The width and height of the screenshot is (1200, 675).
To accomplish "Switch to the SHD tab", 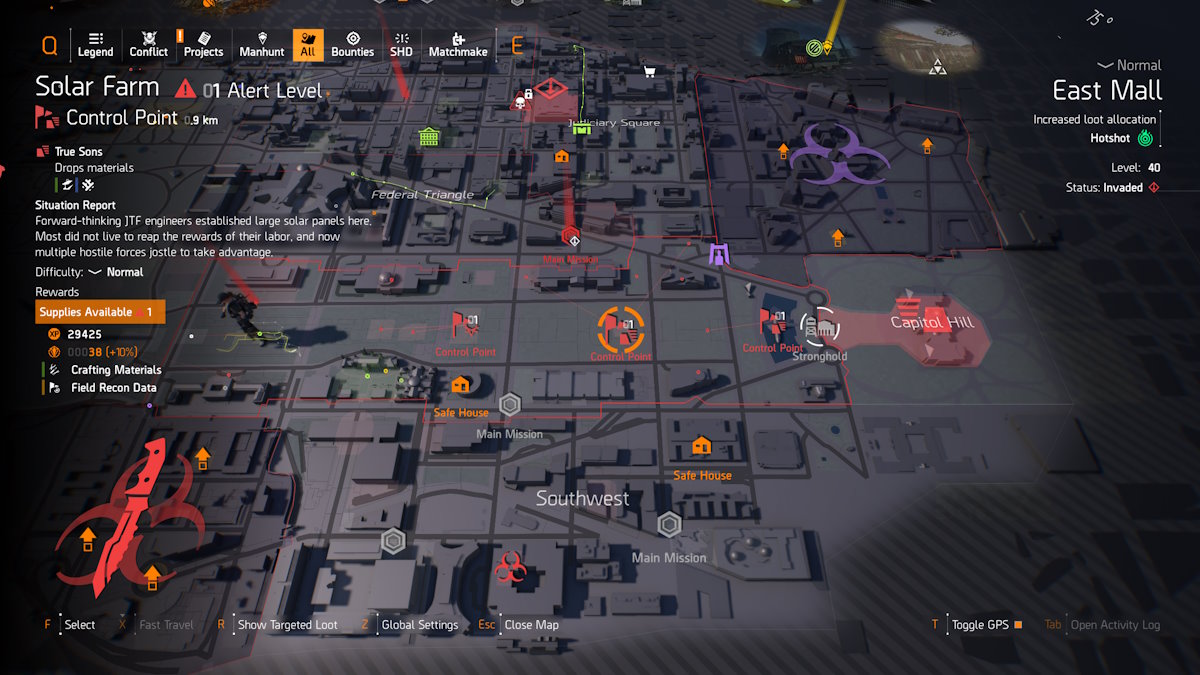I will 401,44.
